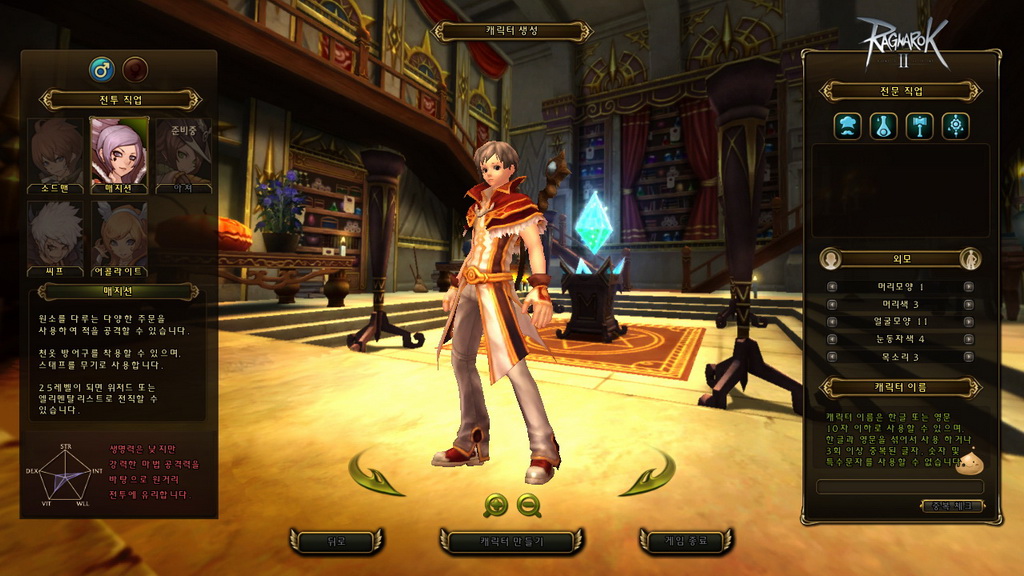
Task: Select the chef hat profession icon
Action: (x=848, y=126)
